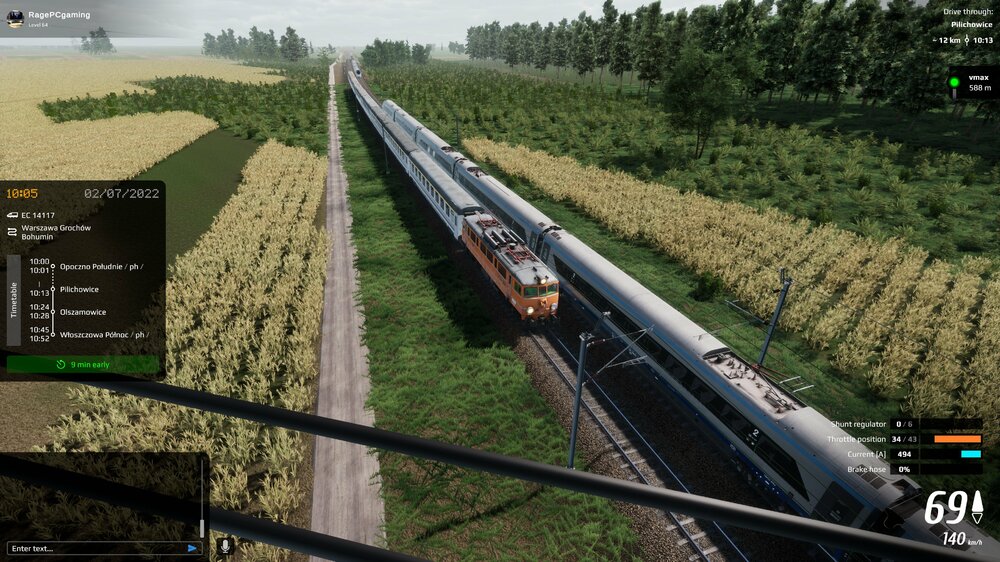1000x562 pixels.
Task: Toggle the microphone voice chat icon
Action: [x=225, y=546]
